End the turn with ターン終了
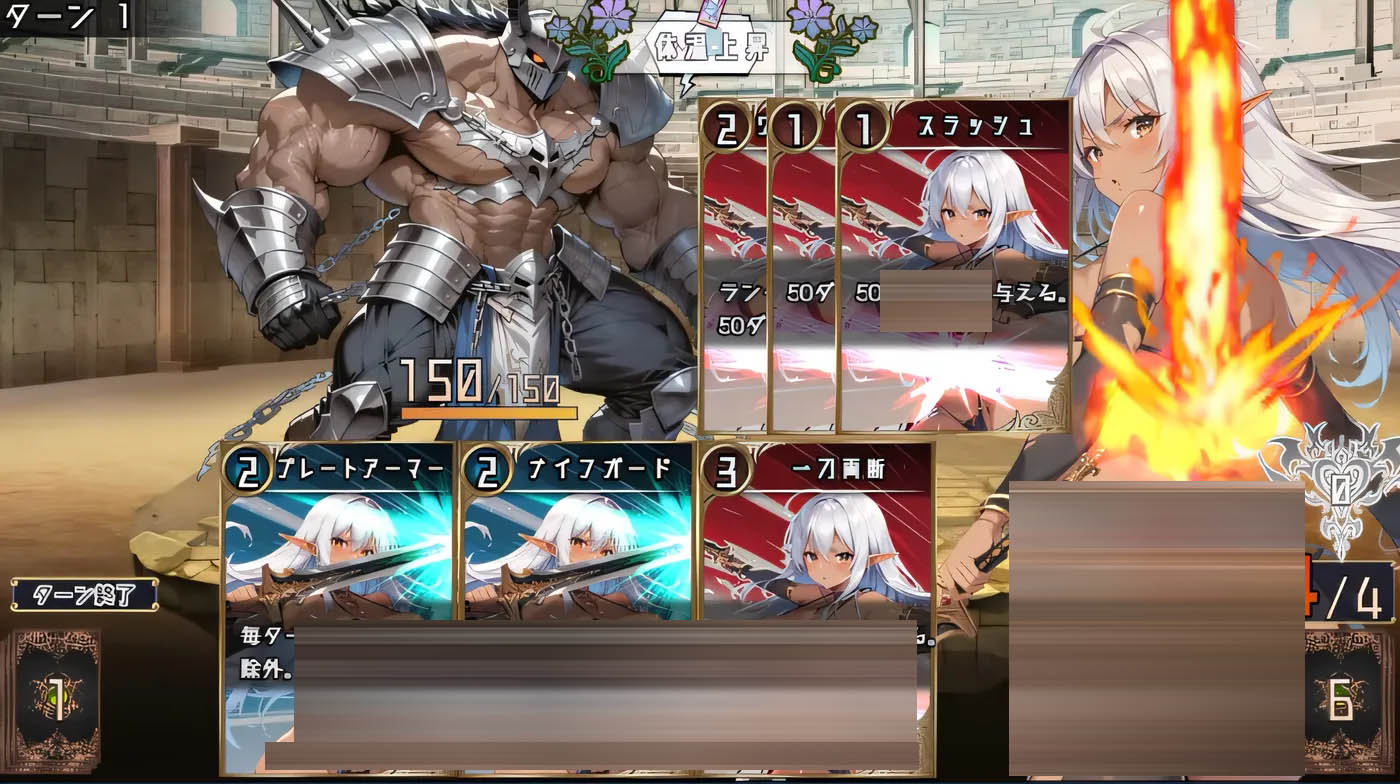Viewport: 1400px width, 784px height. (x=84, y=595)
